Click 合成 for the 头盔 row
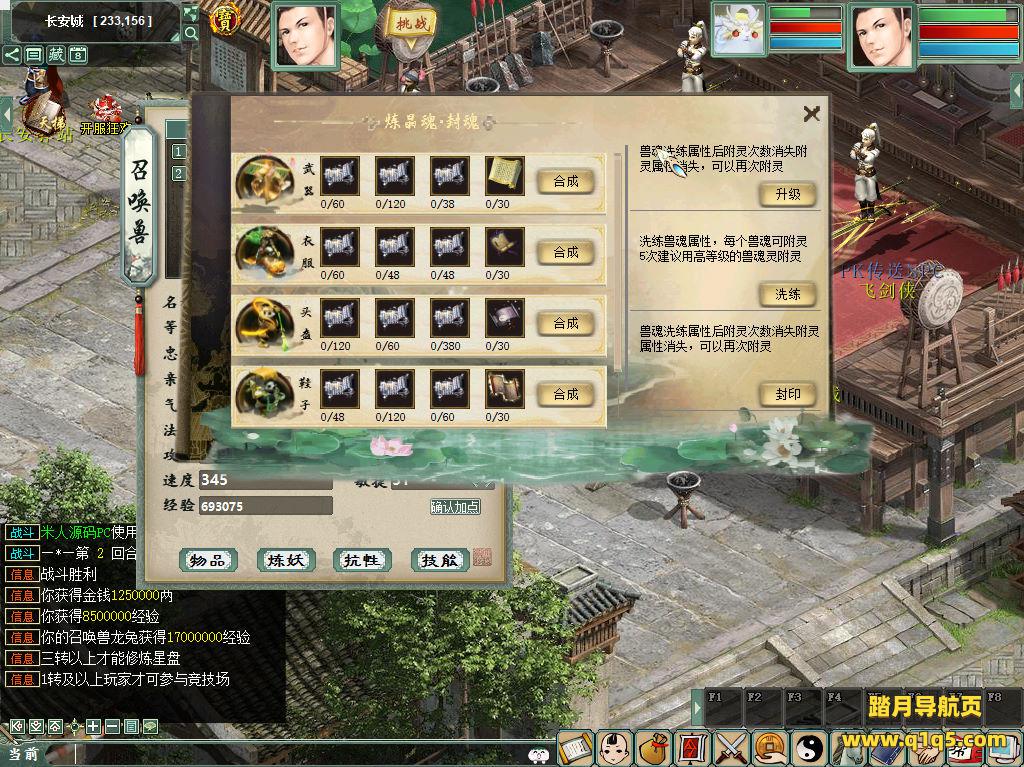The image size is (1024, 767). (x=565, y=323)
